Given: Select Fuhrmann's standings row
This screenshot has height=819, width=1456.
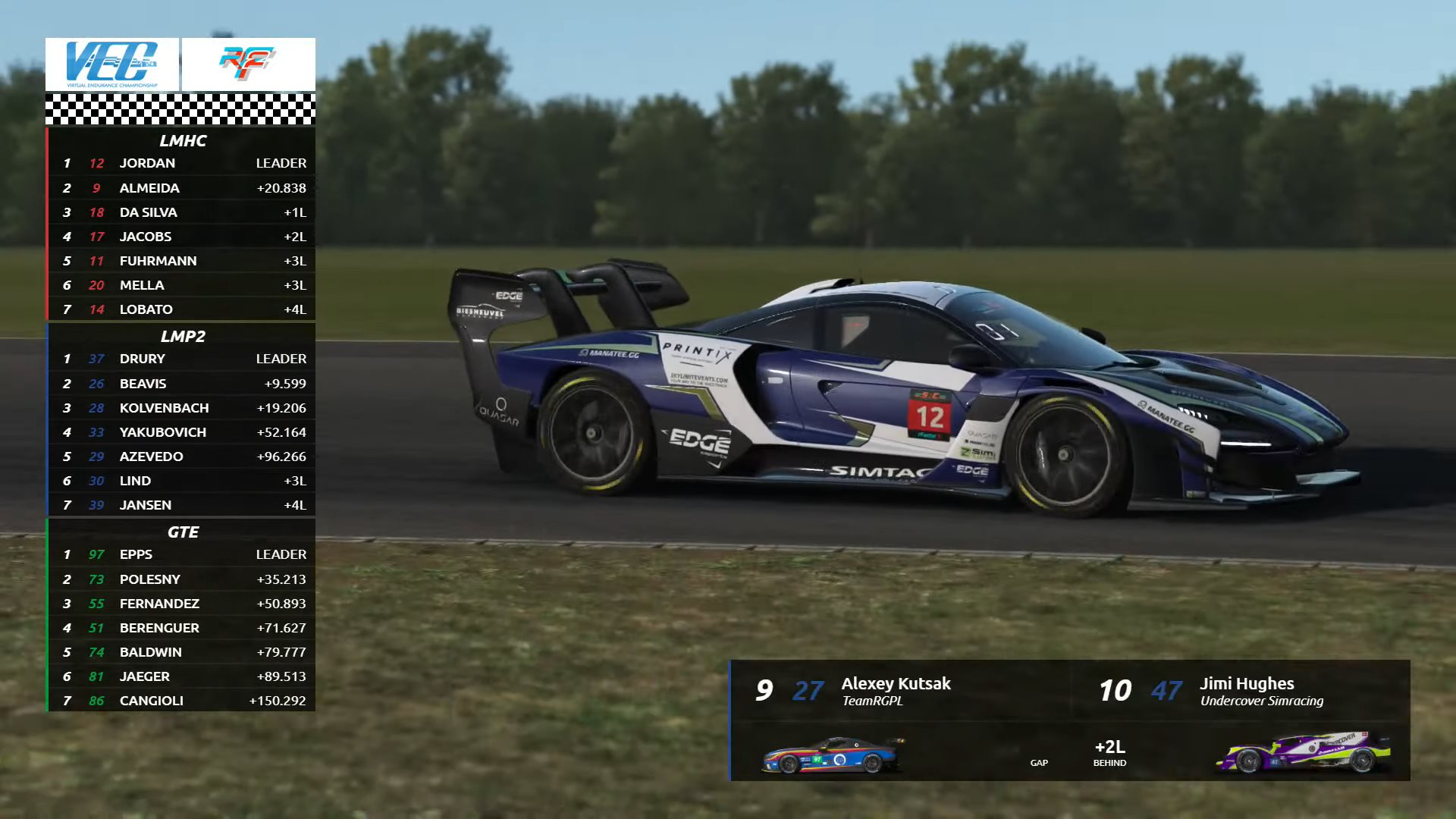Looking at the screenshot, I should click(x=181, y=261).
